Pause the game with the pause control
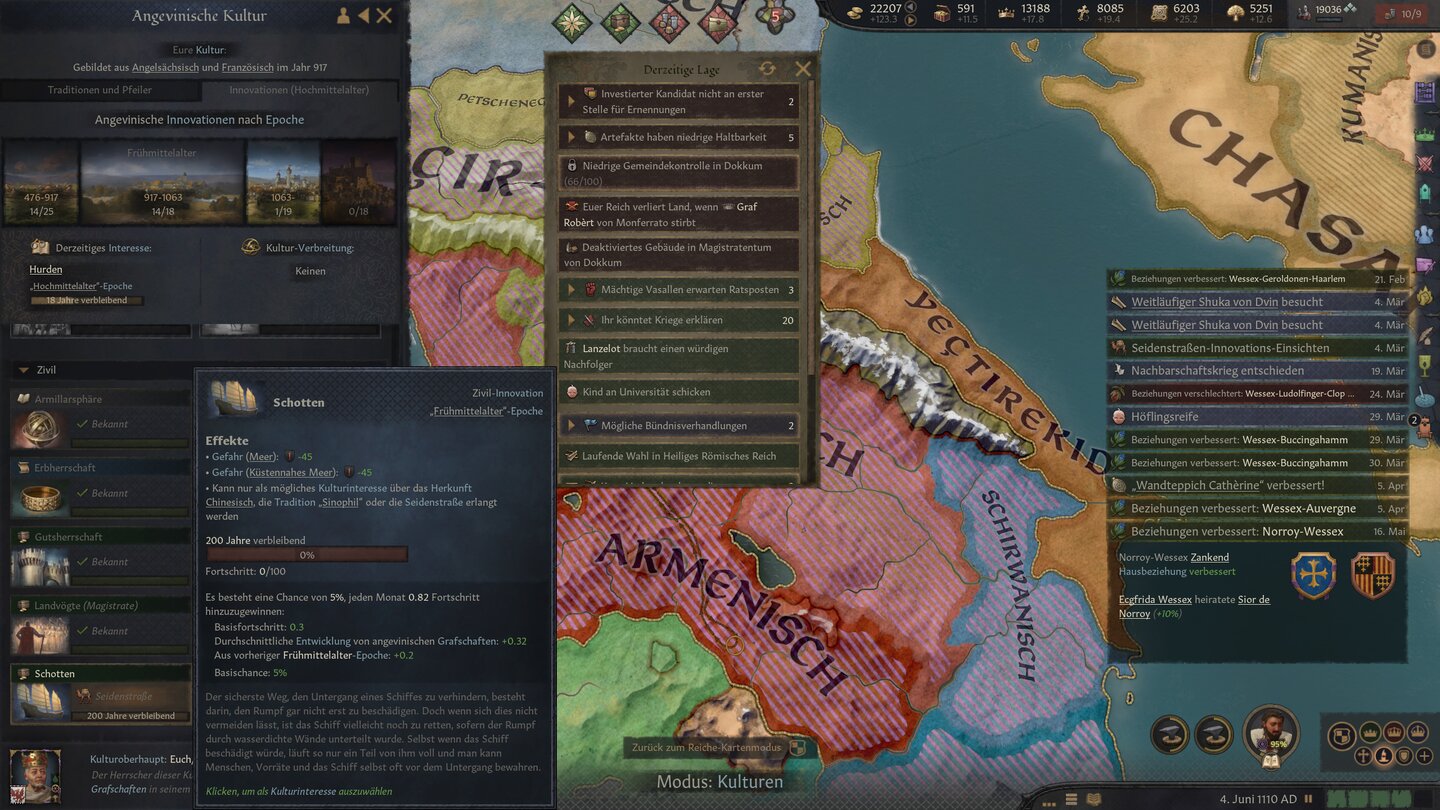 [1308, 798]
